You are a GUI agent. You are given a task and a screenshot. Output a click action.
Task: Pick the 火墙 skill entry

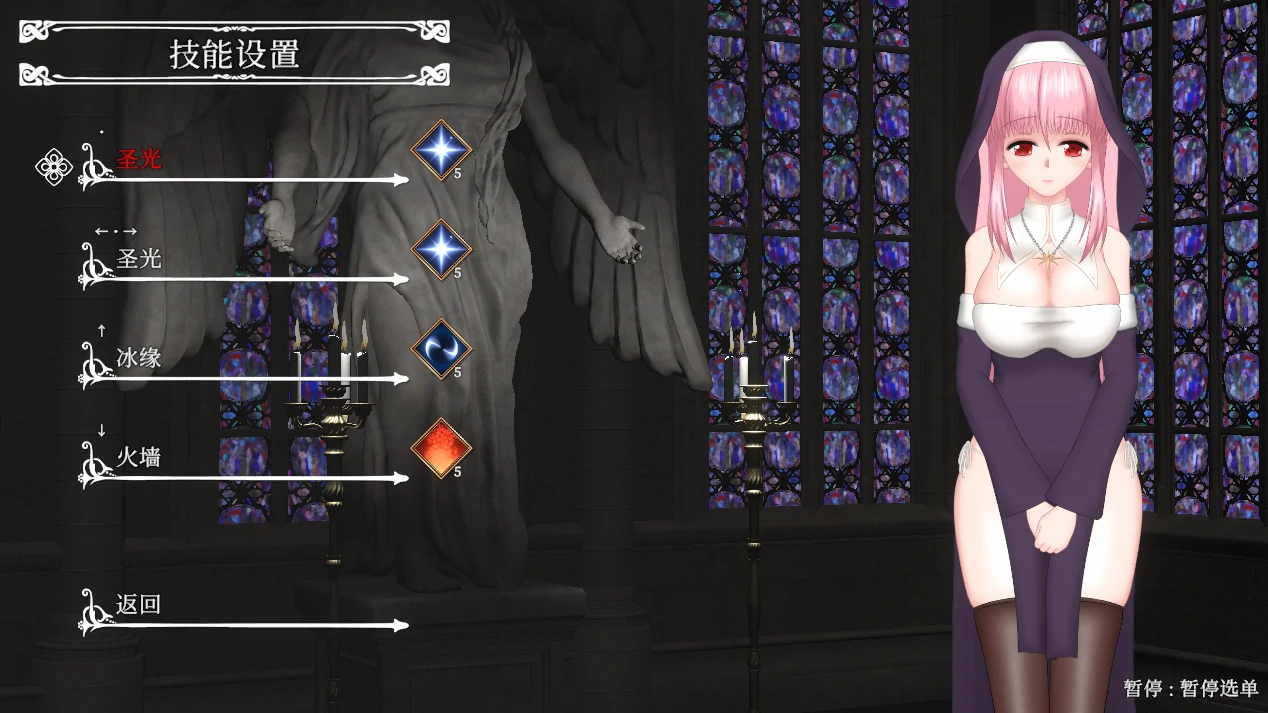[139, 458]
